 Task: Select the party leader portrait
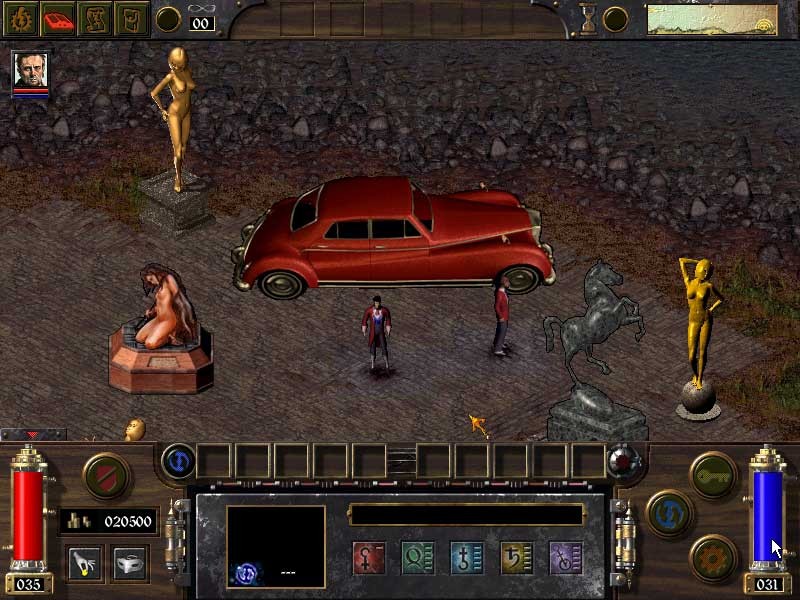[x=30, y=70]
